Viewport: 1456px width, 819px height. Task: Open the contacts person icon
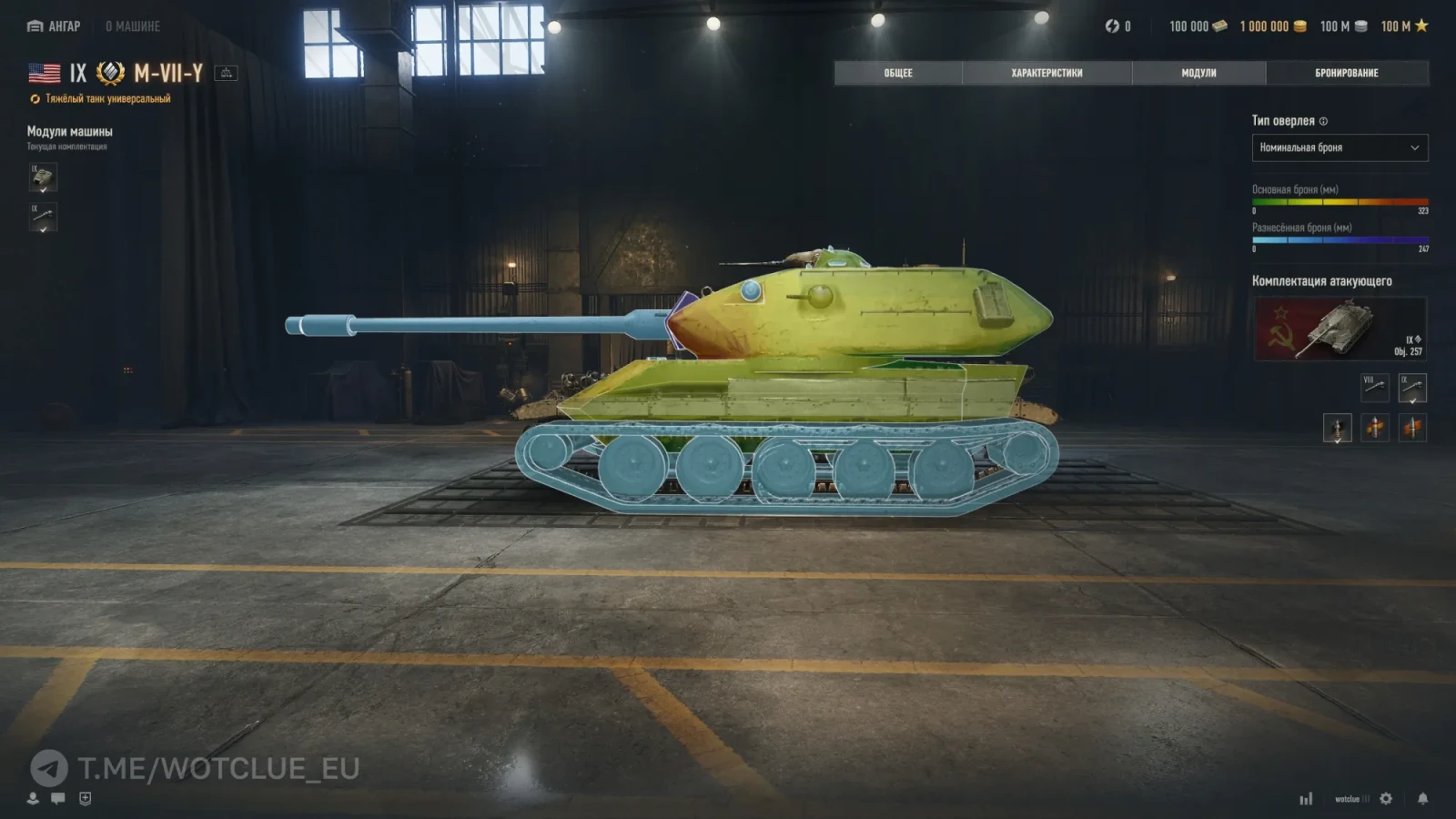pos(33,798)
